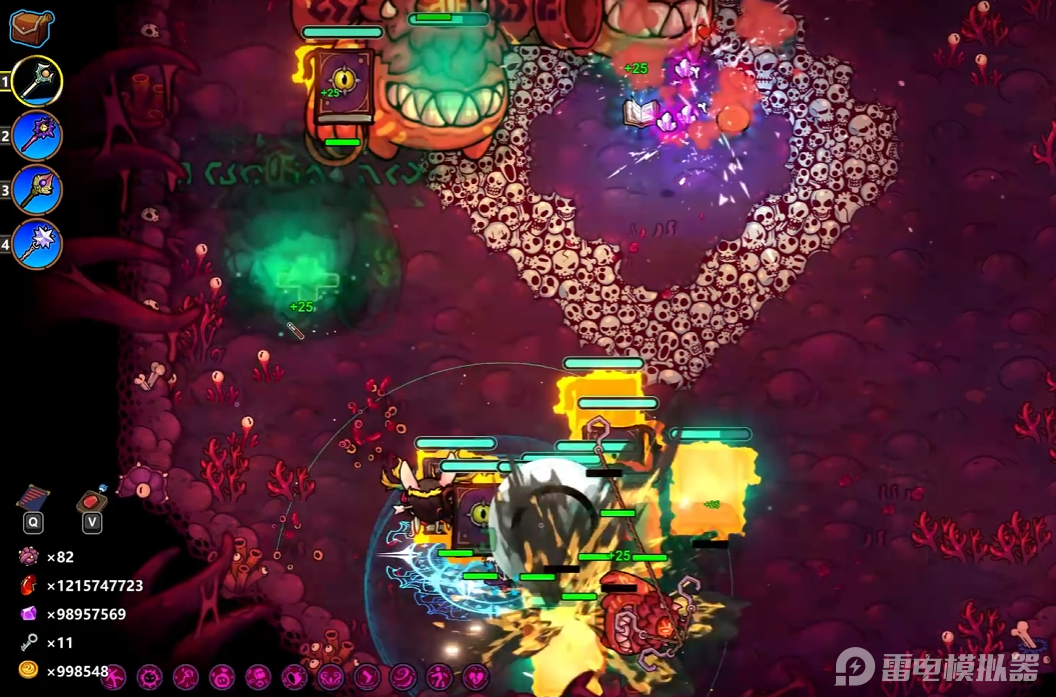The height and width of the screenshot is (697, 1056).
Task: Activate the red button detonator item
Action: pyautogui.click(x=92, y=499)
